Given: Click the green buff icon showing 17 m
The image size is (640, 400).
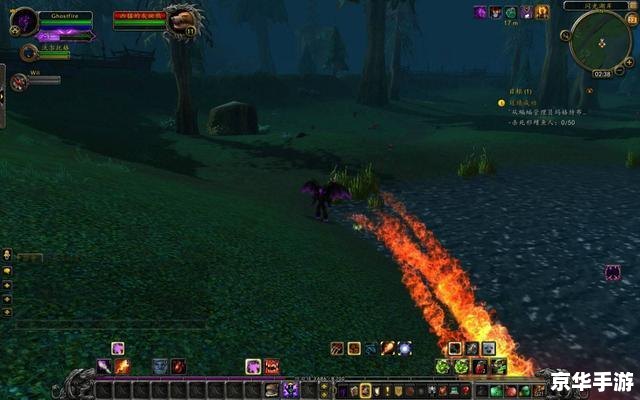Looking at the screenshot, I should [510, 13].
